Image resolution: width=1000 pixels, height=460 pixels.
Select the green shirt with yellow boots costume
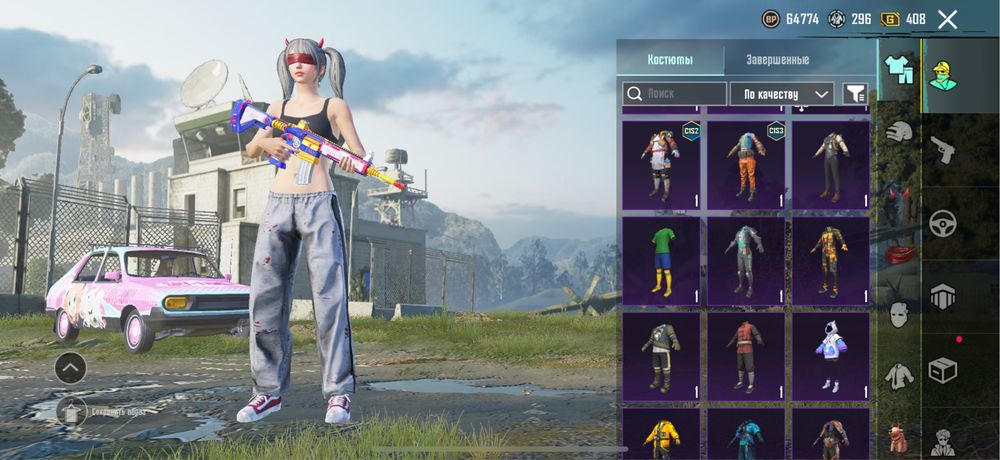pyautogui.click(x=661, y=260)
